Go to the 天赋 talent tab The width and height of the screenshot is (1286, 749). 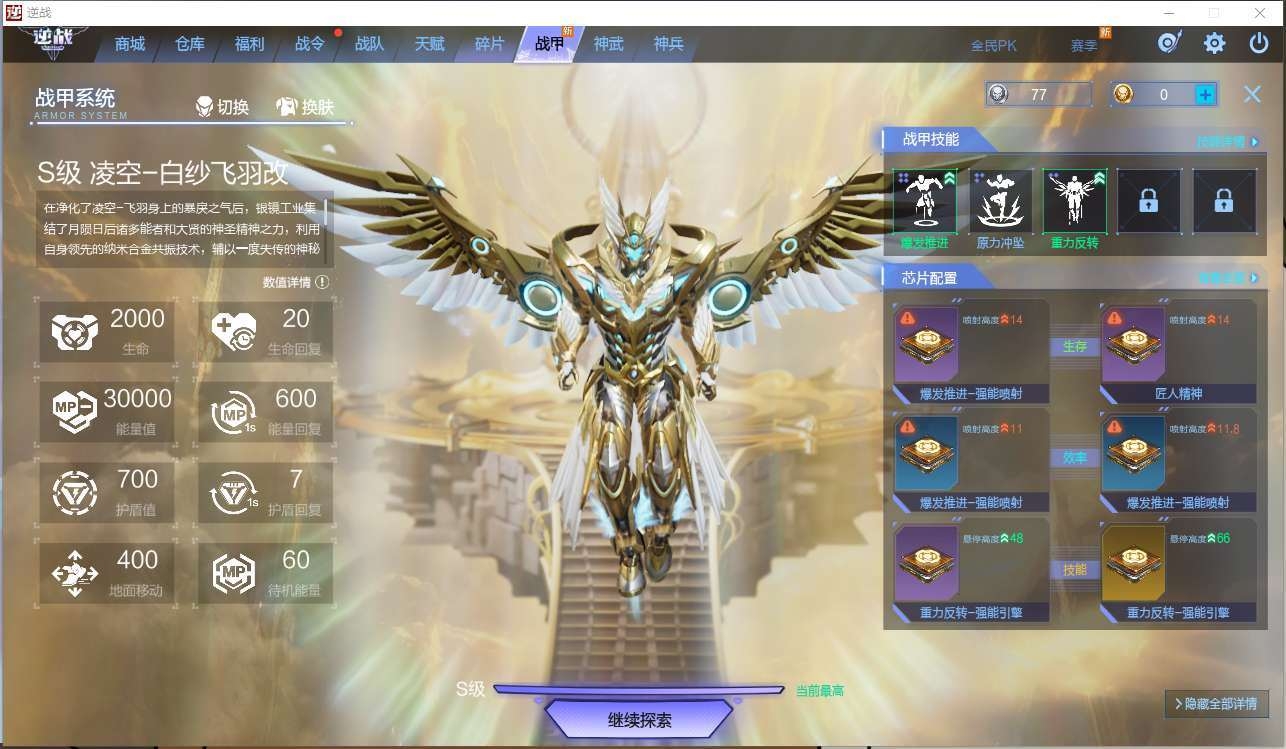coord(429,44)
